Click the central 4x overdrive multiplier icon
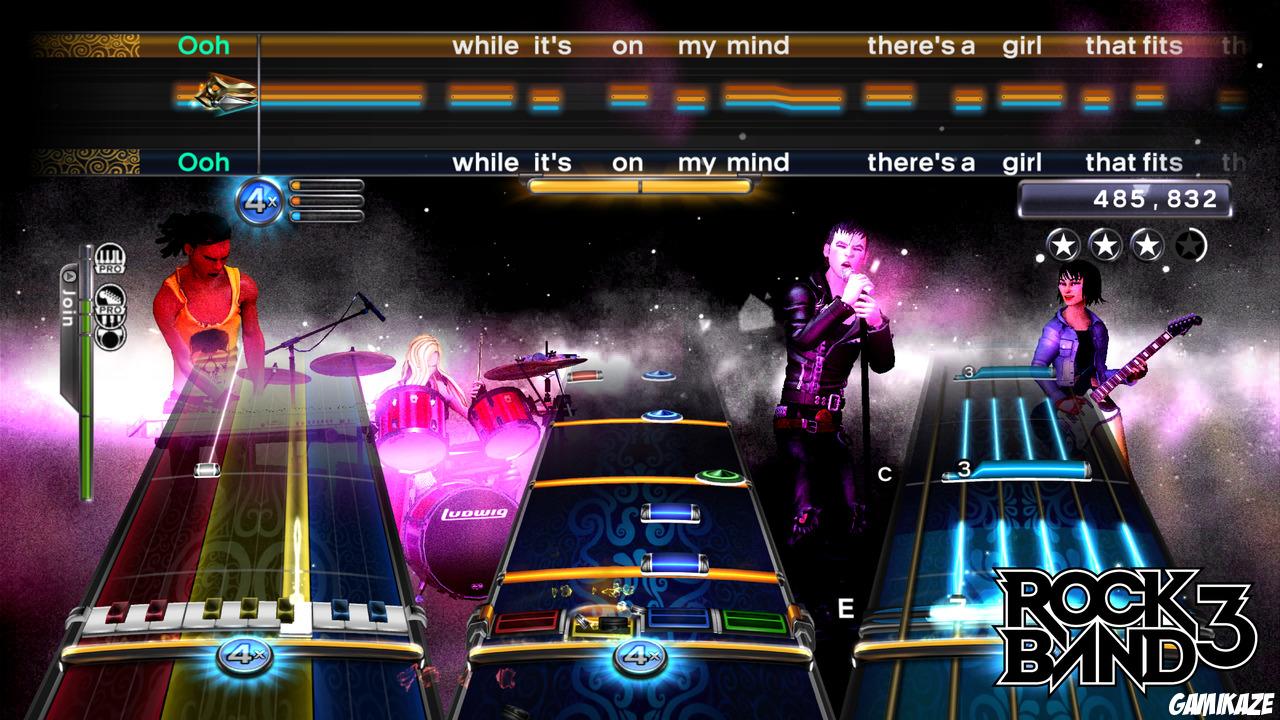 coord(258,199)
